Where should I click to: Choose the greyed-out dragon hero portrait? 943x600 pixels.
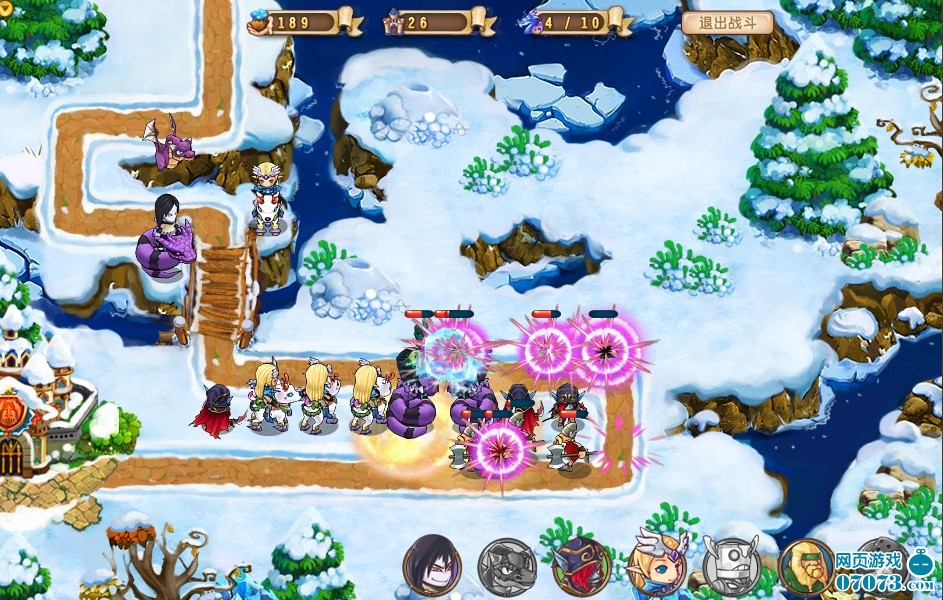point(507,567)
